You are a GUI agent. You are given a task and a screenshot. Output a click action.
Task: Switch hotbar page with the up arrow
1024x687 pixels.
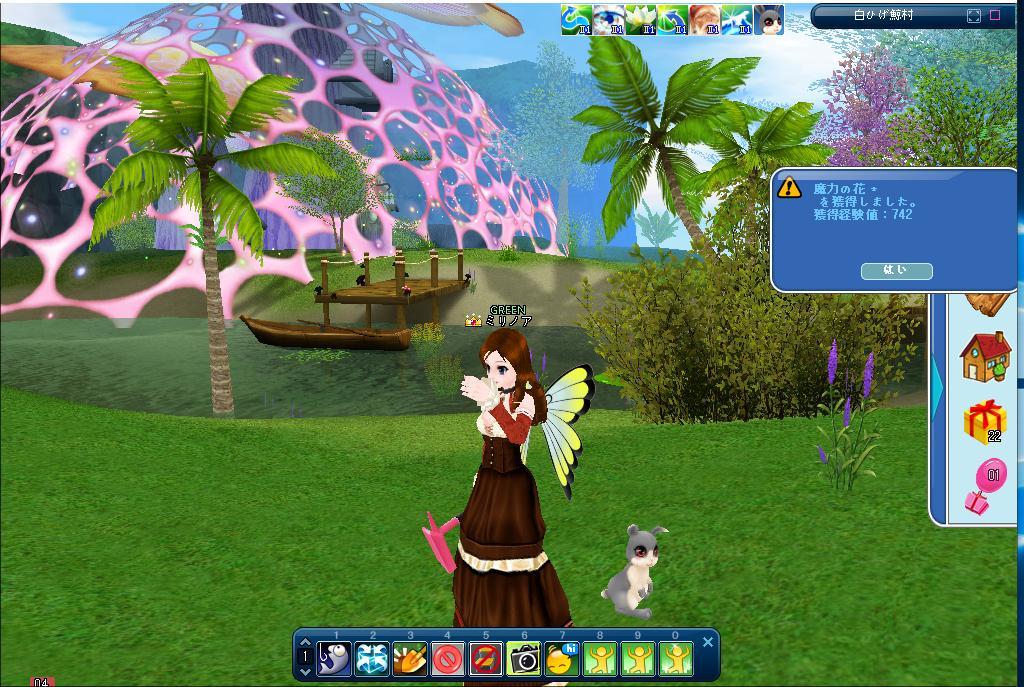point(305,643)
